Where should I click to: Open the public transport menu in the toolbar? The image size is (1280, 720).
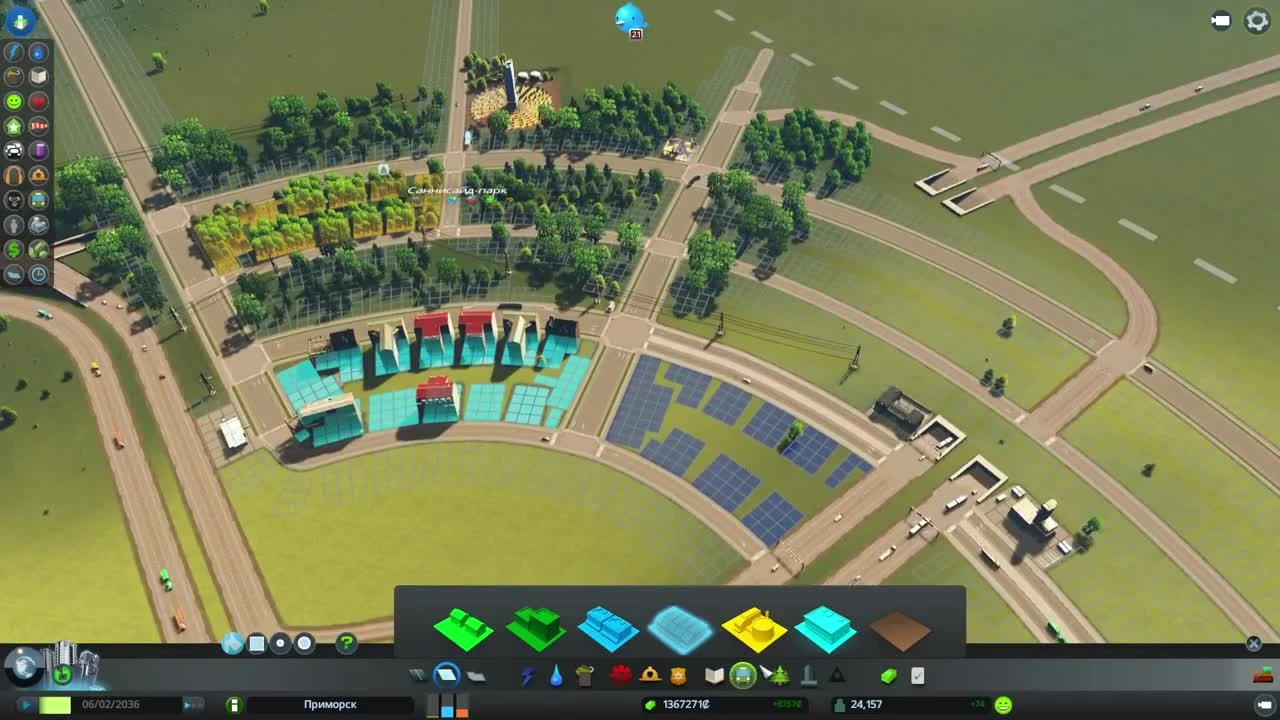741,674
